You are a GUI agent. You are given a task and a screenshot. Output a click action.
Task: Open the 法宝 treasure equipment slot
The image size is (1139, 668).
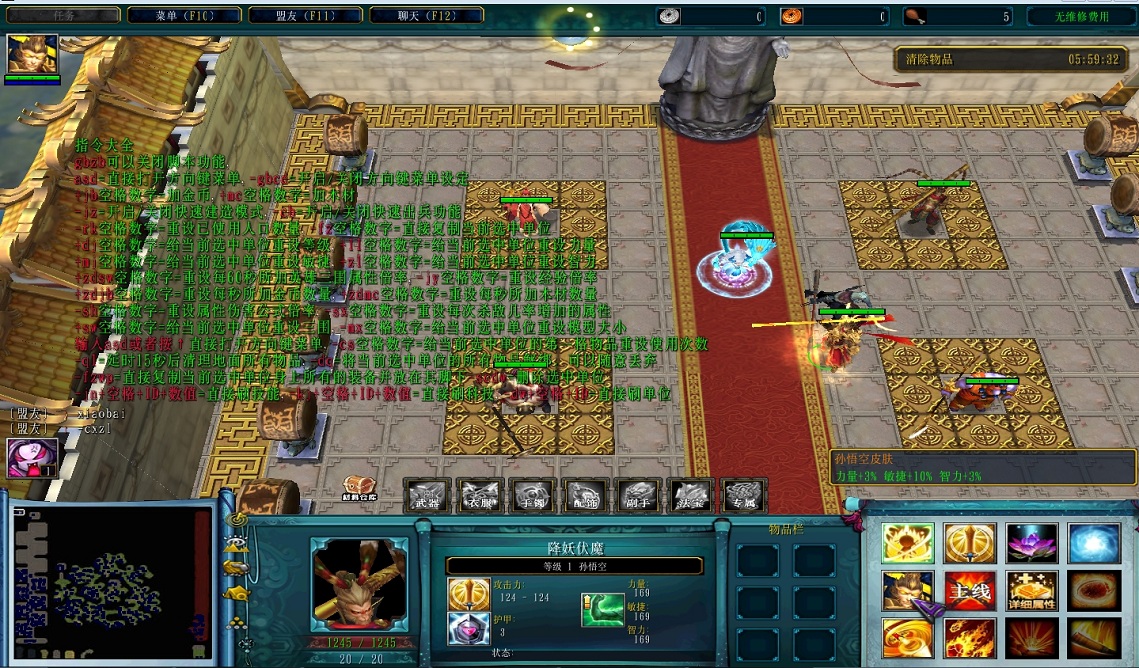point(690,496)
